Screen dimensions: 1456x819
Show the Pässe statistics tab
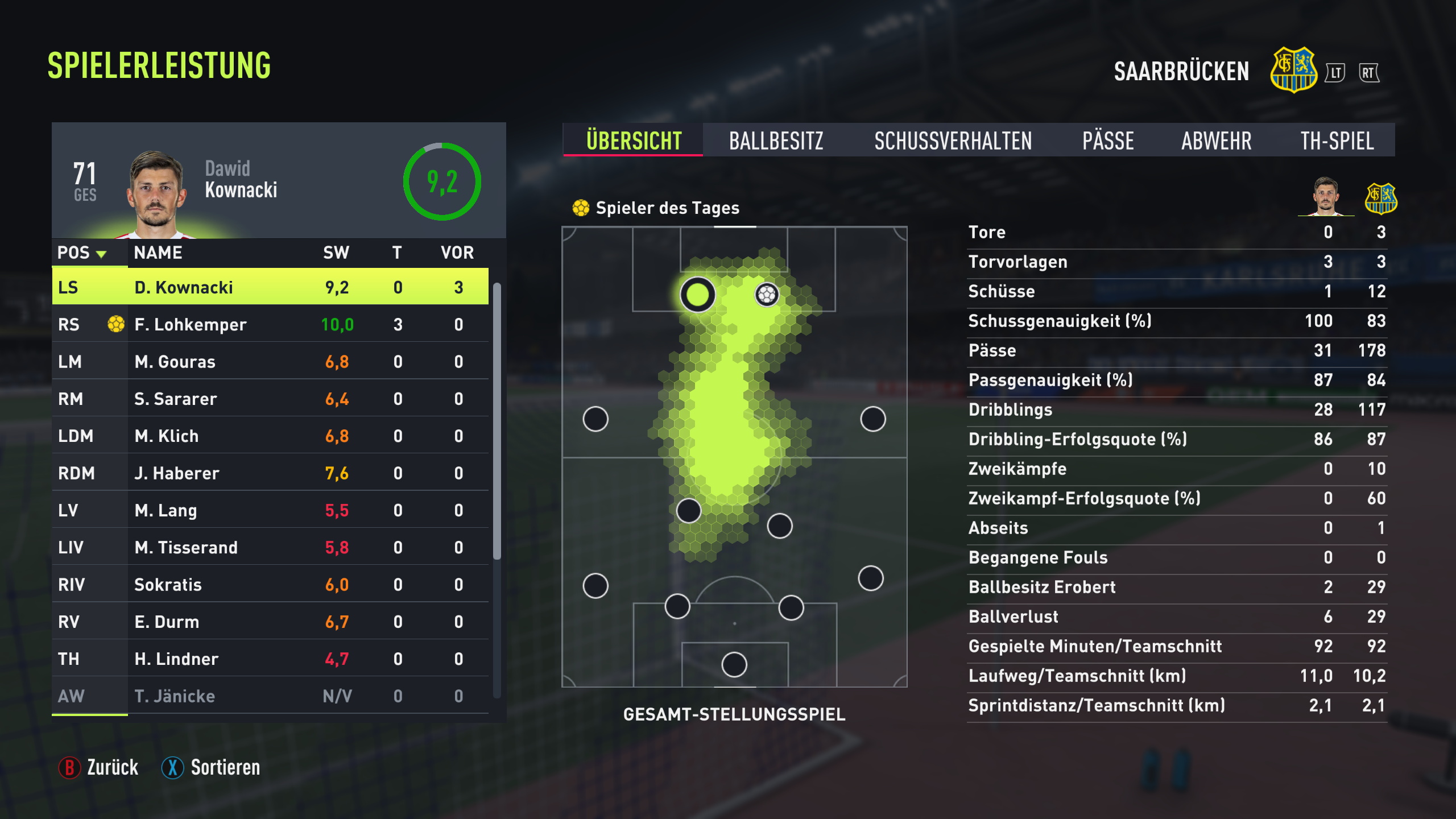pyautogui.click(x=1108, y=140)
